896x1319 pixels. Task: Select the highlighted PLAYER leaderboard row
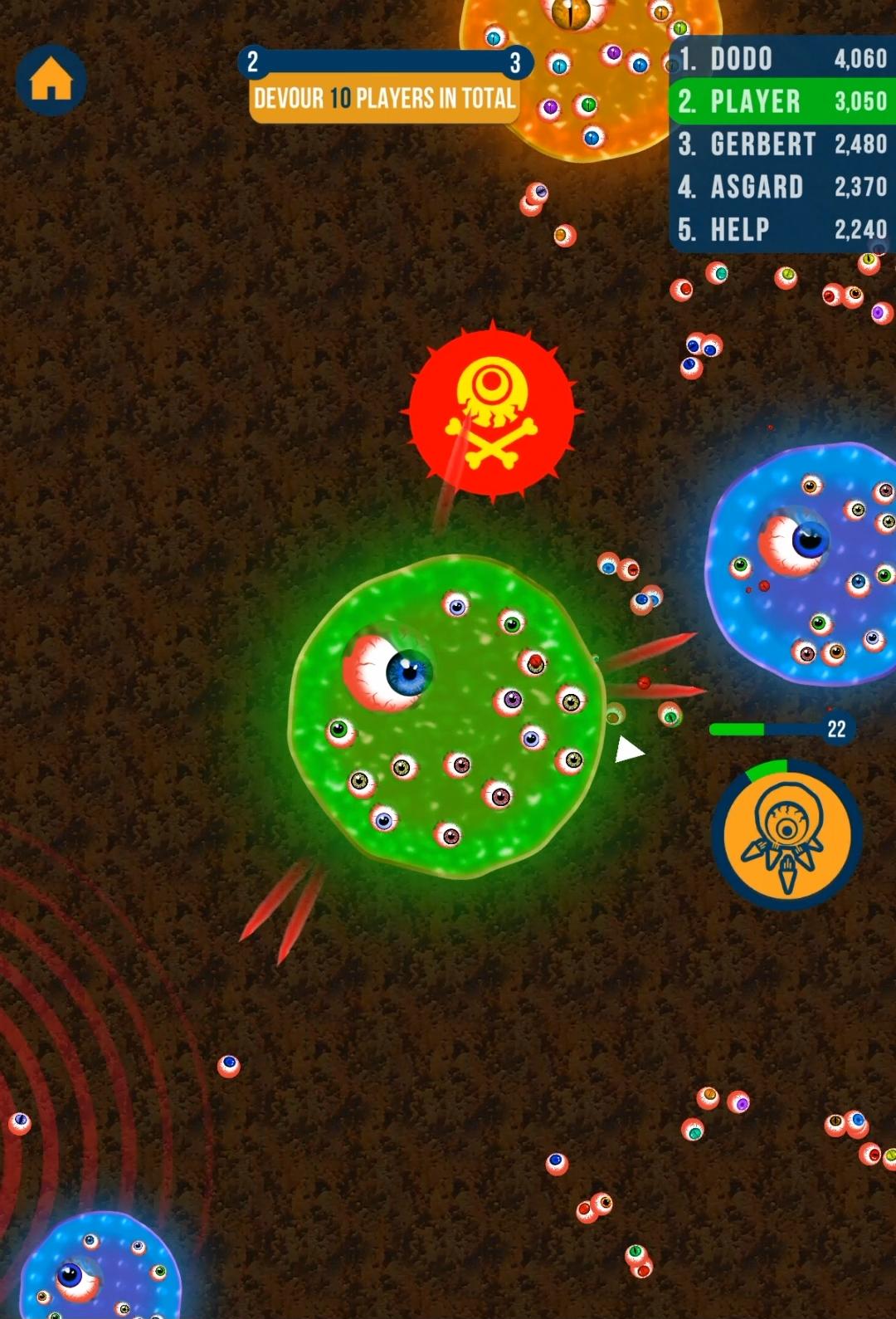coord(782,101)
